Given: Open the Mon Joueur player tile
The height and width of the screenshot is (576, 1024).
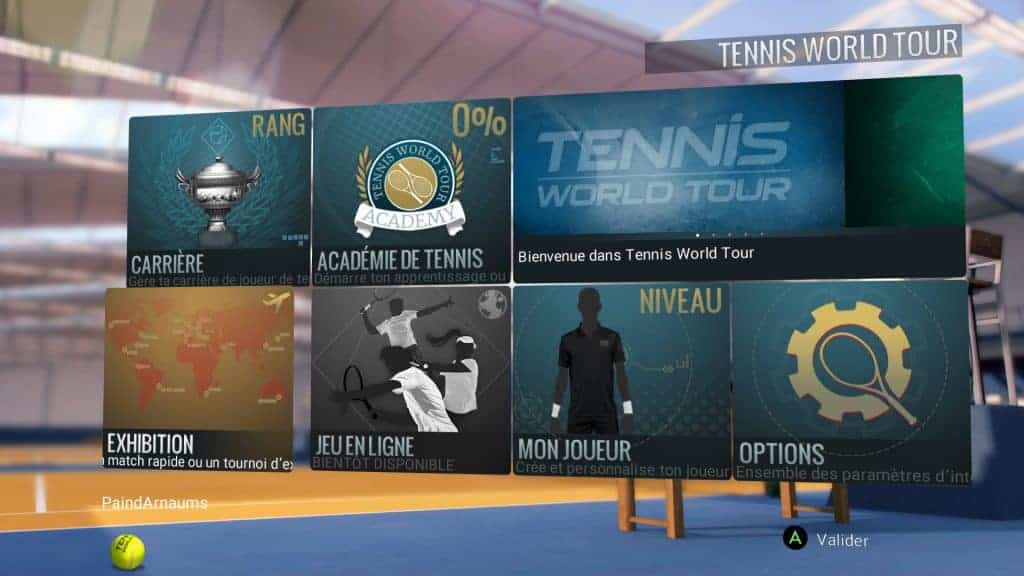Looking at the screenshot, I should [x=620, y=378].
